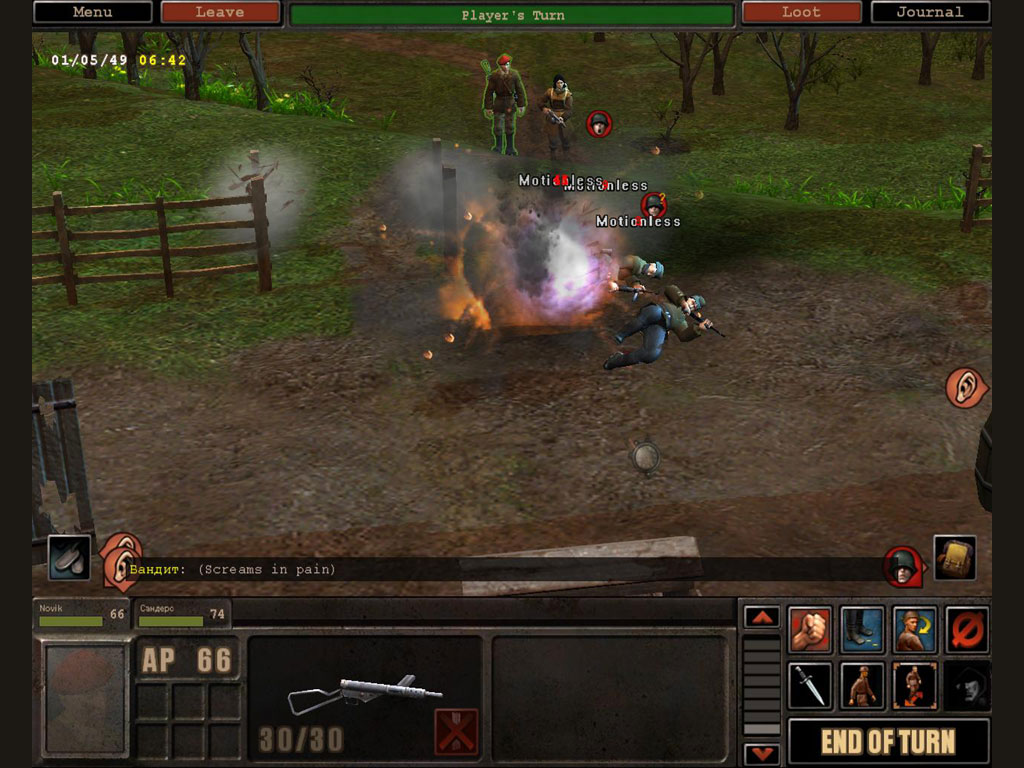Open the Menu button
Image resolution: width=1024 pixels, height=768 pixels.
click(93, 13)
